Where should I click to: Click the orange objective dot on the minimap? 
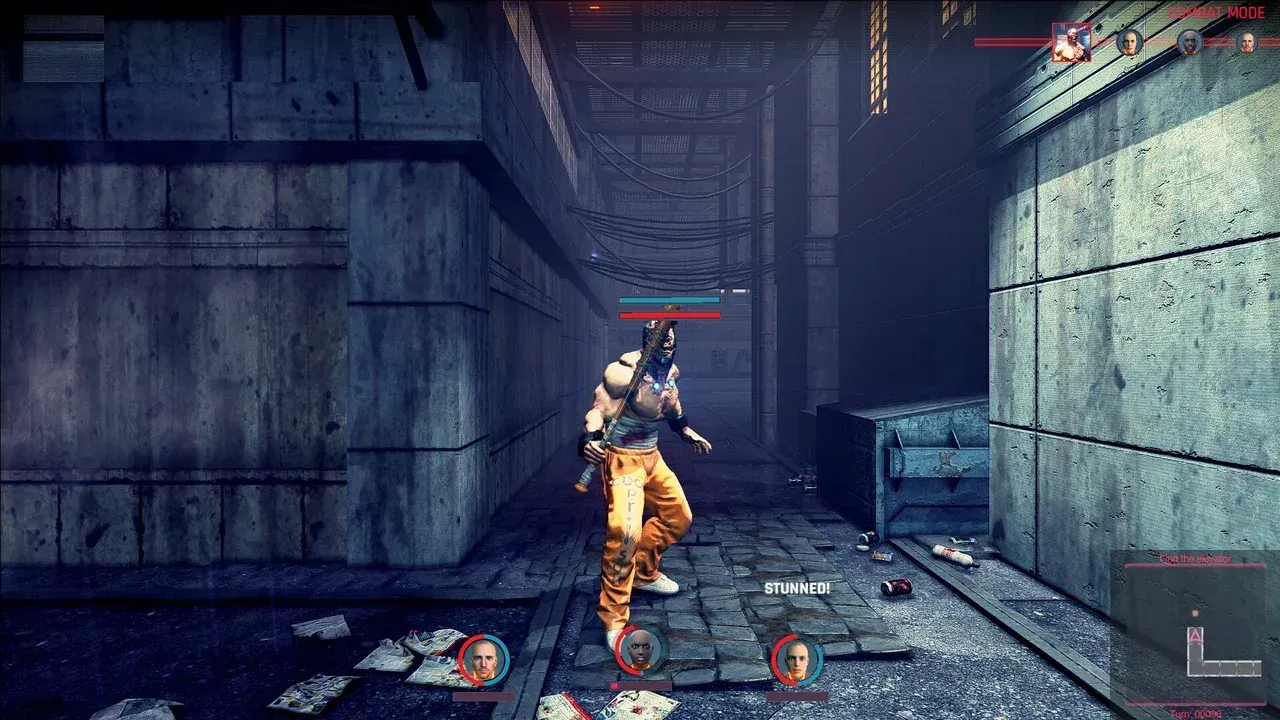point(1194,613)
